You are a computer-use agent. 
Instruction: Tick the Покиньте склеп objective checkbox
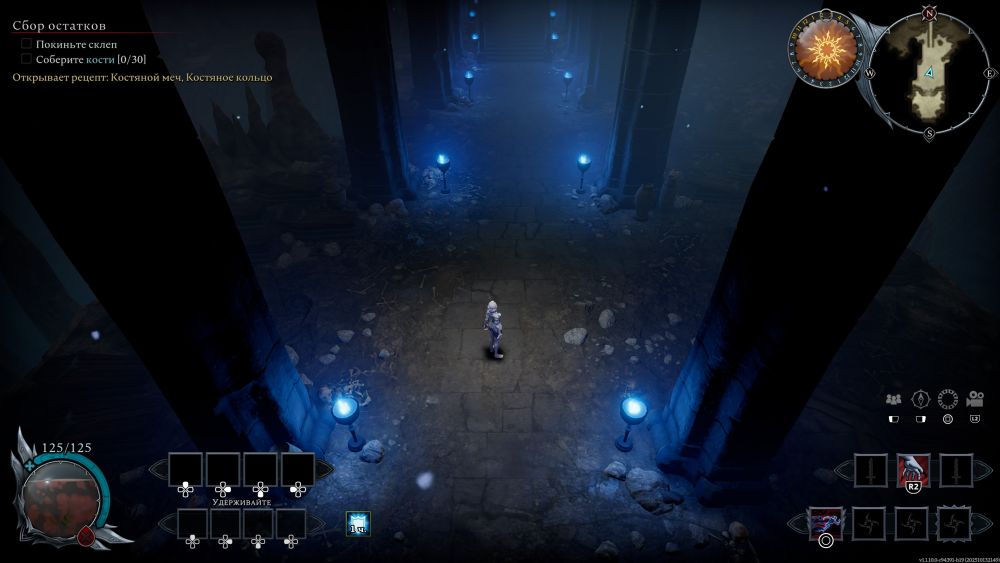[x=26, y=45]
